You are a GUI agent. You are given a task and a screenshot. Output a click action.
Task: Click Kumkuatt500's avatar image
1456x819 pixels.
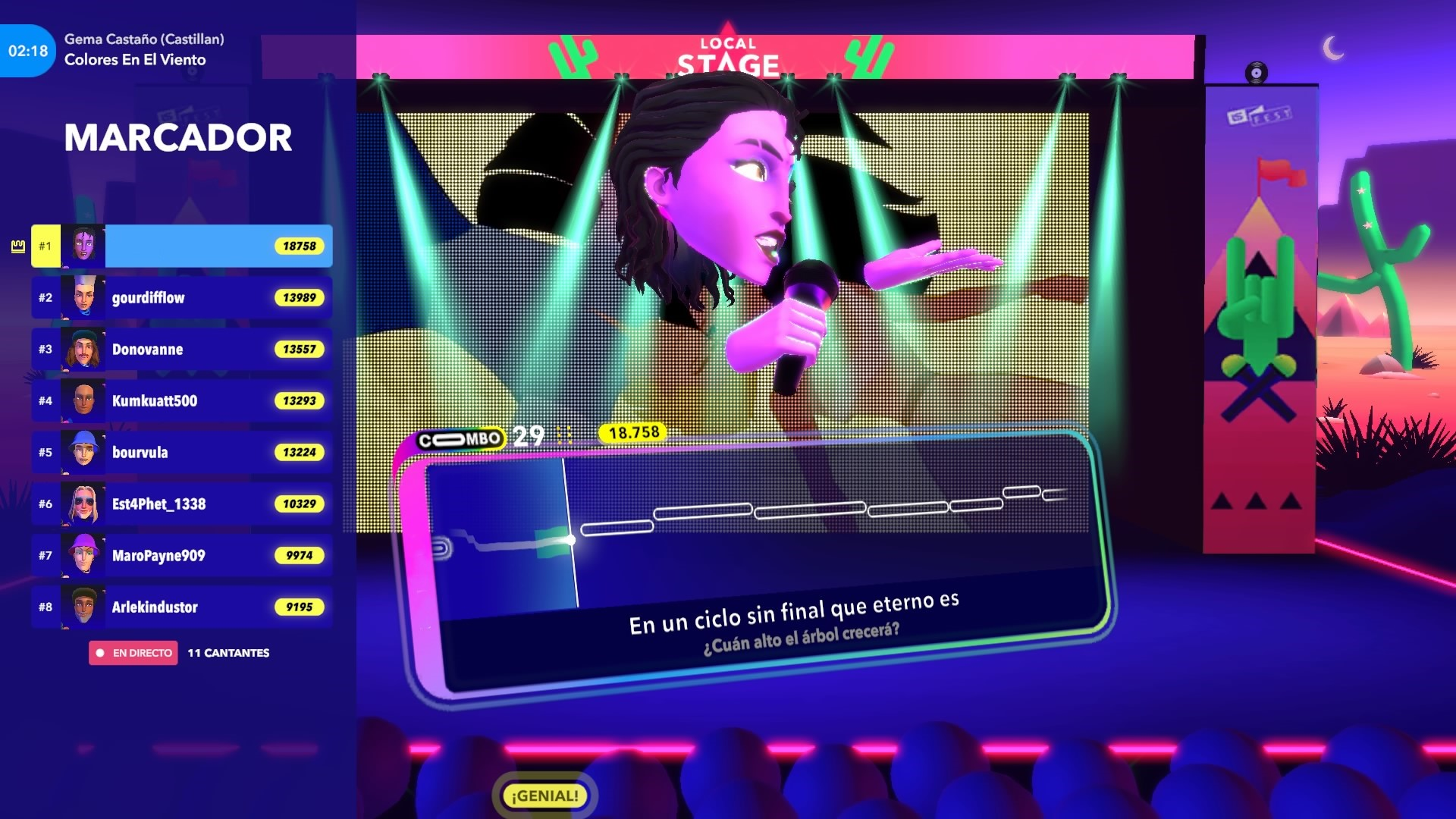pyautogui.click(x=82, y=400)
